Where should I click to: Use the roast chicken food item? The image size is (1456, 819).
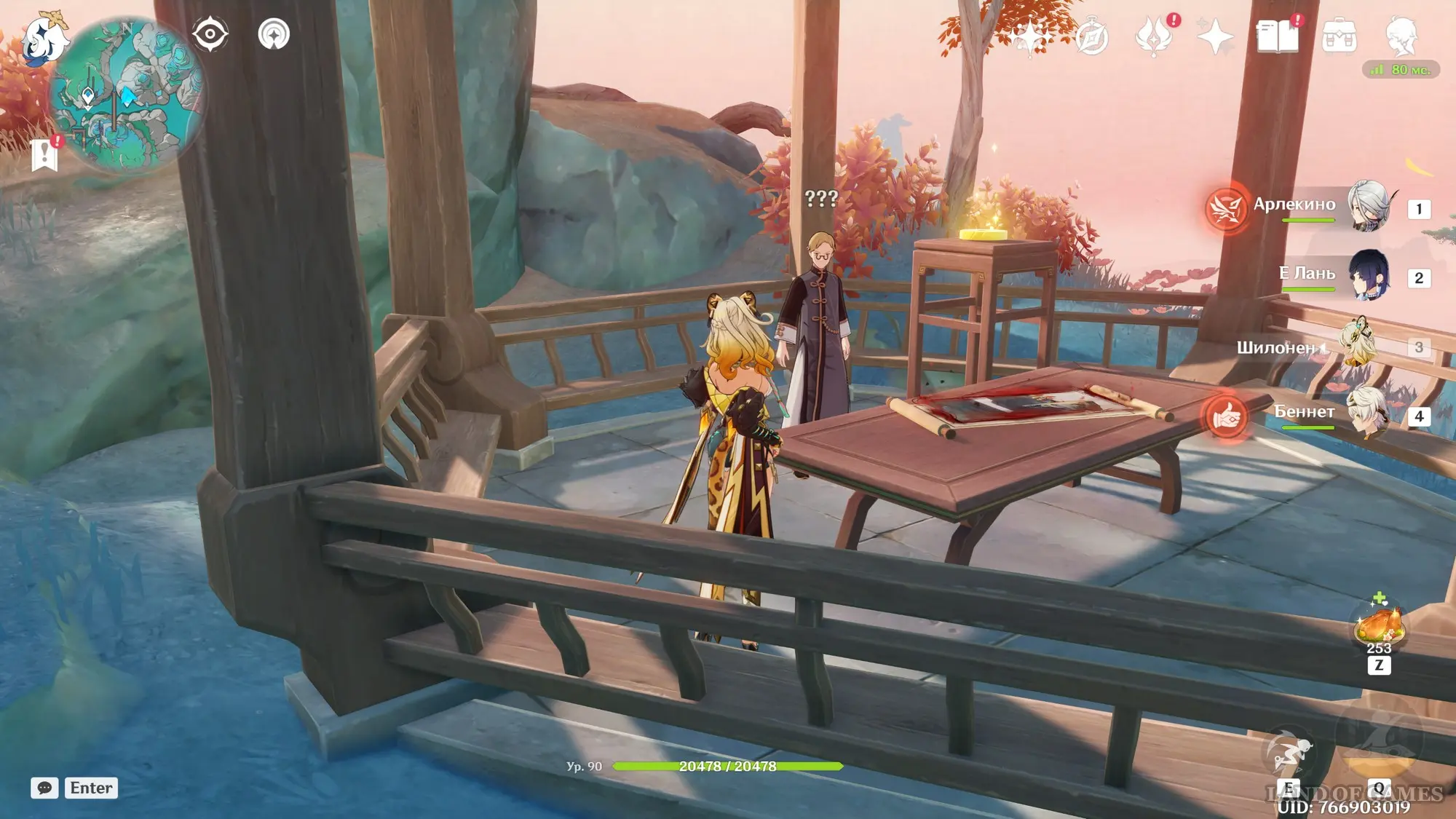tap(1377, 625)
